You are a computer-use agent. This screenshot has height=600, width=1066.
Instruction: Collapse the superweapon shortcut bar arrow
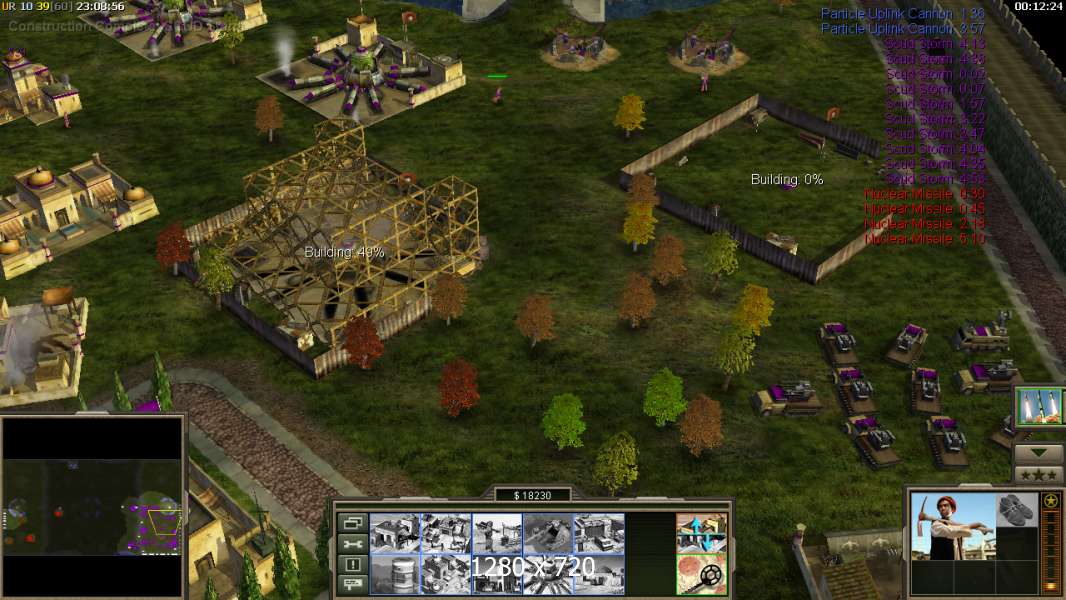[1039, 453]
